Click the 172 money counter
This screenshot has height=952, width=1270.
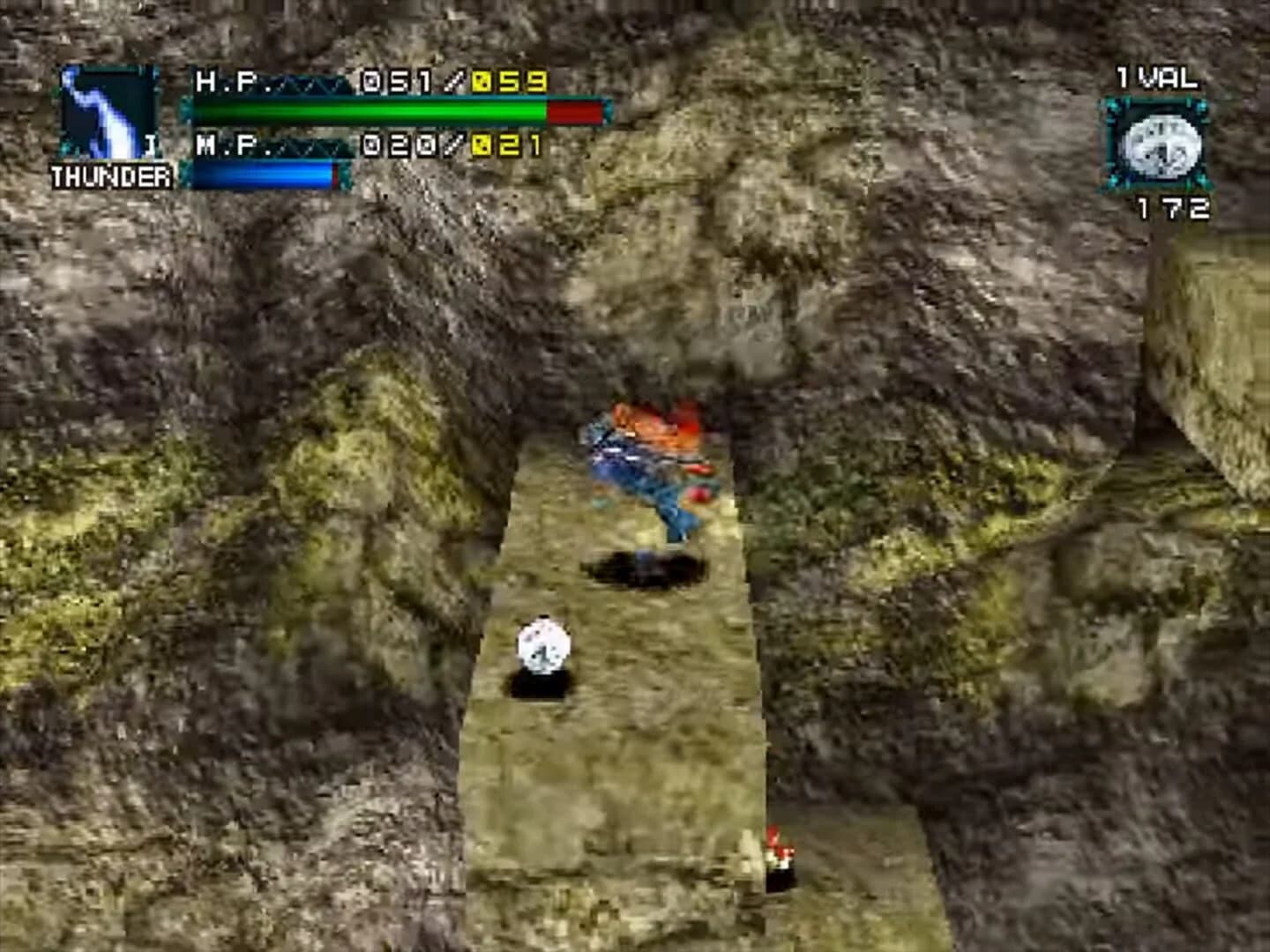point(1176,209)
